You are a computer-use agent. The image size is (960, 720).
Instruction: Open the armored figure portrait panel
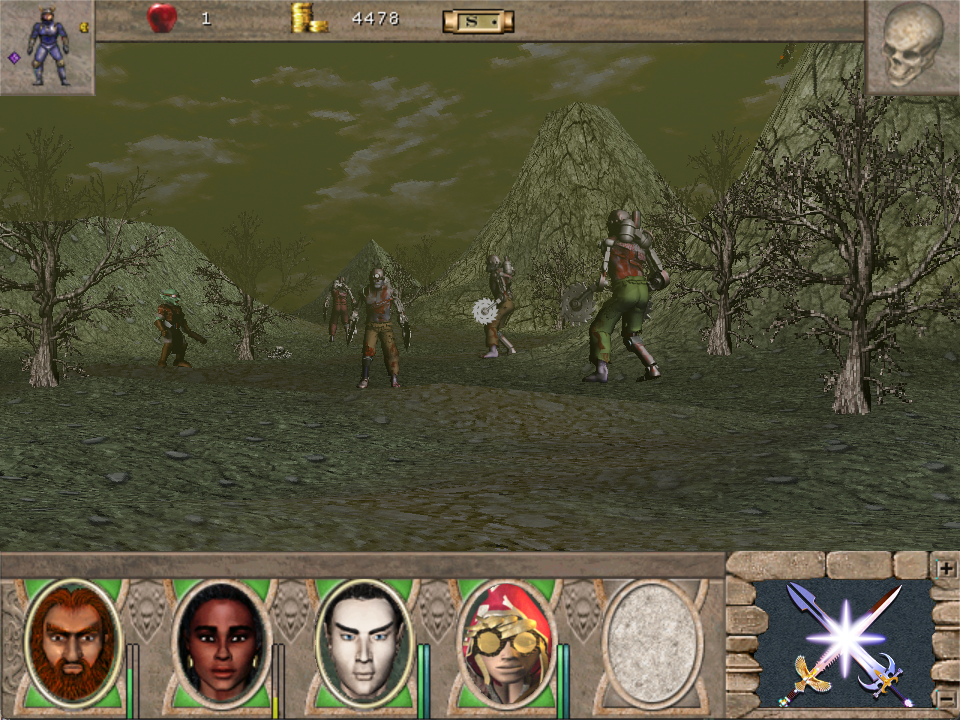click(47, 46)
